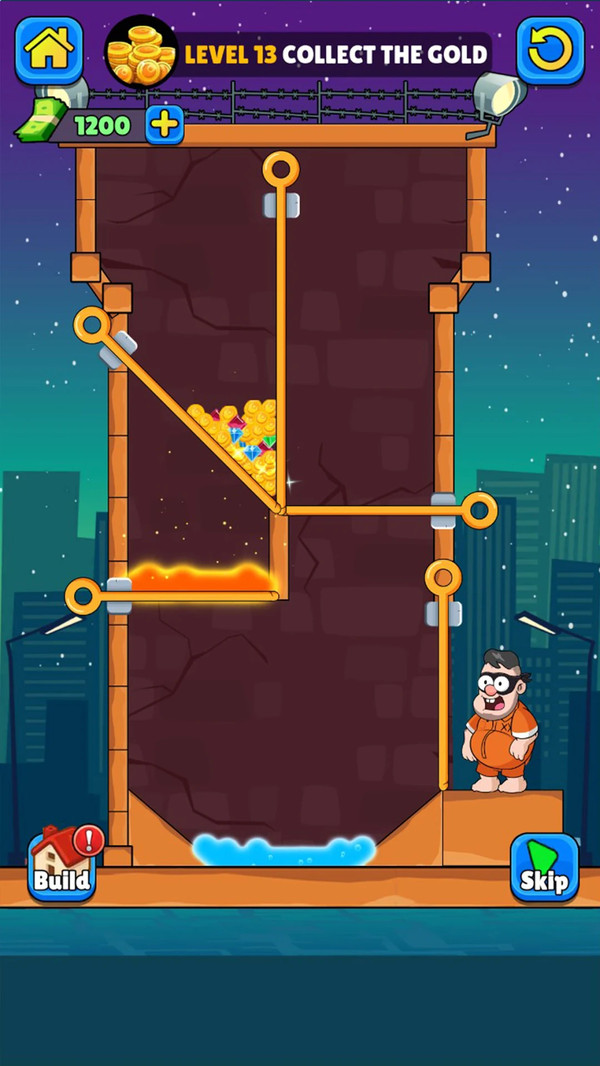The width and height of the screenshot is (600, 1066).
Task: Pull the diagonal pin holding the gold
Action: click(92, 326)
